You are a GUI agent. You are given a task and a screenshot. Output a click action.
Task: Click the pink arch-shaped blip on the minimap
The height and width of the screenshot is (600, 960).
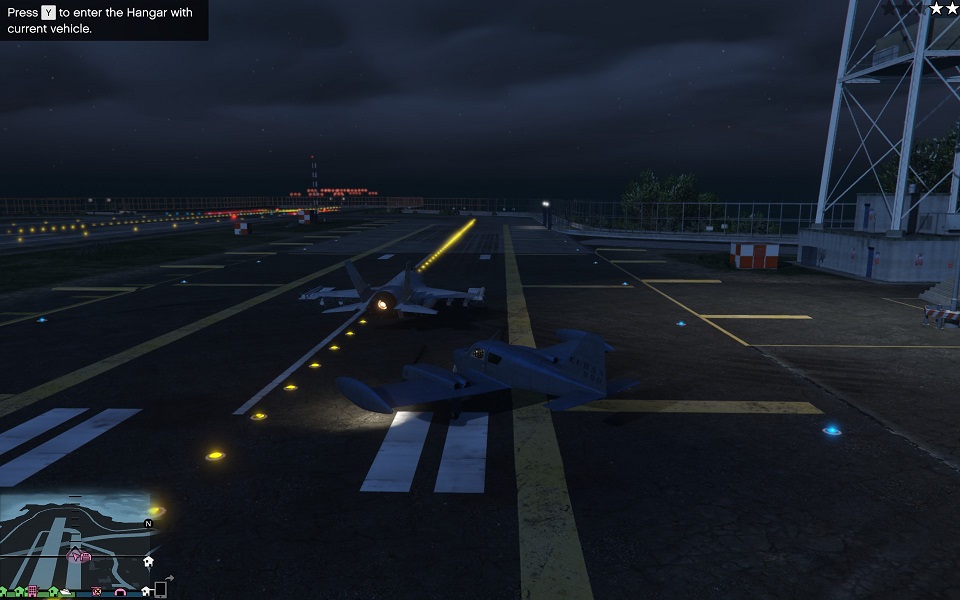pos(121,592)
